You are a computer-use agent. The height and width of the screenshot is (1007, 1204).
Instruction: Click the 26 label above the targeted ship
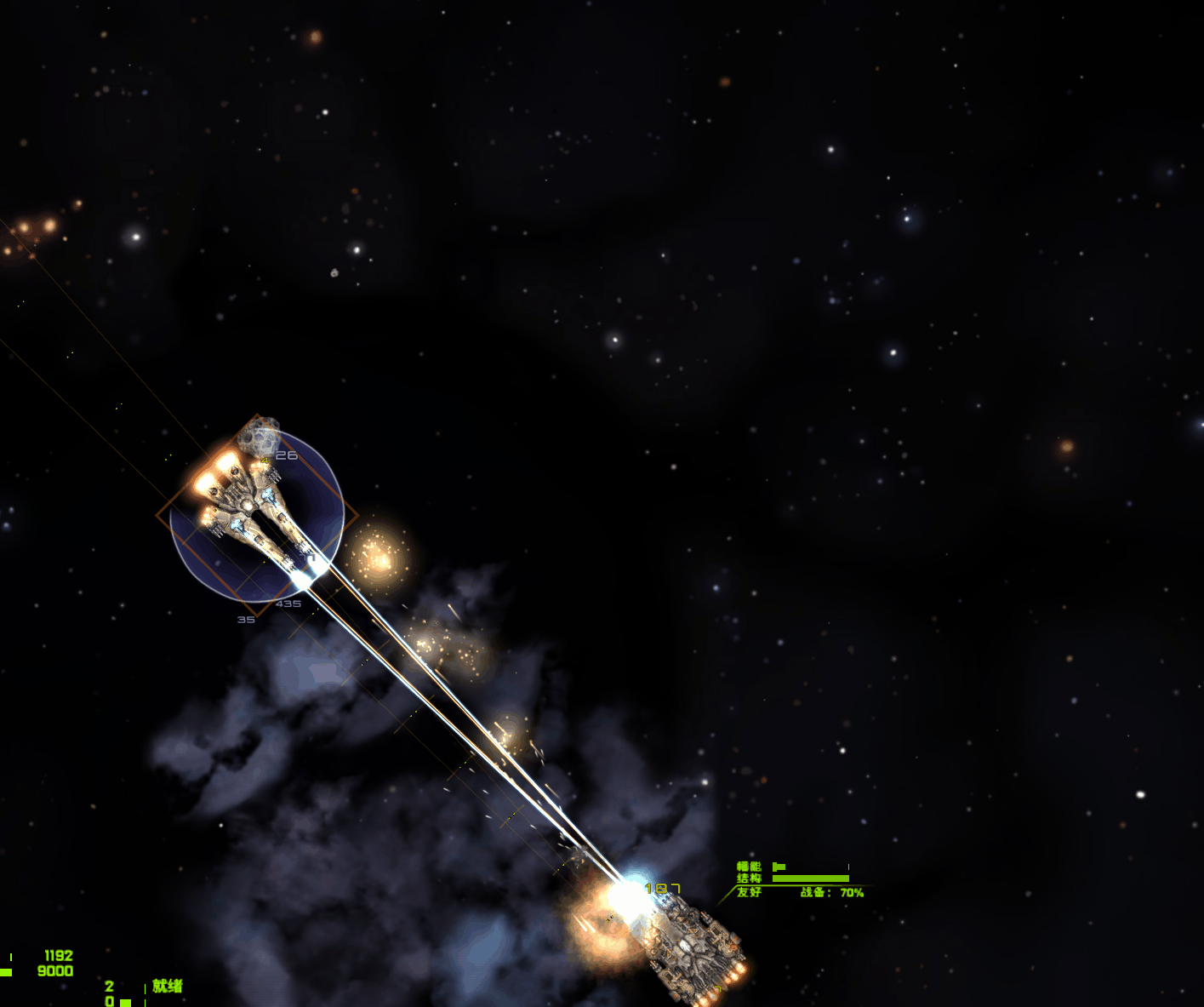[x=287, y=455]
